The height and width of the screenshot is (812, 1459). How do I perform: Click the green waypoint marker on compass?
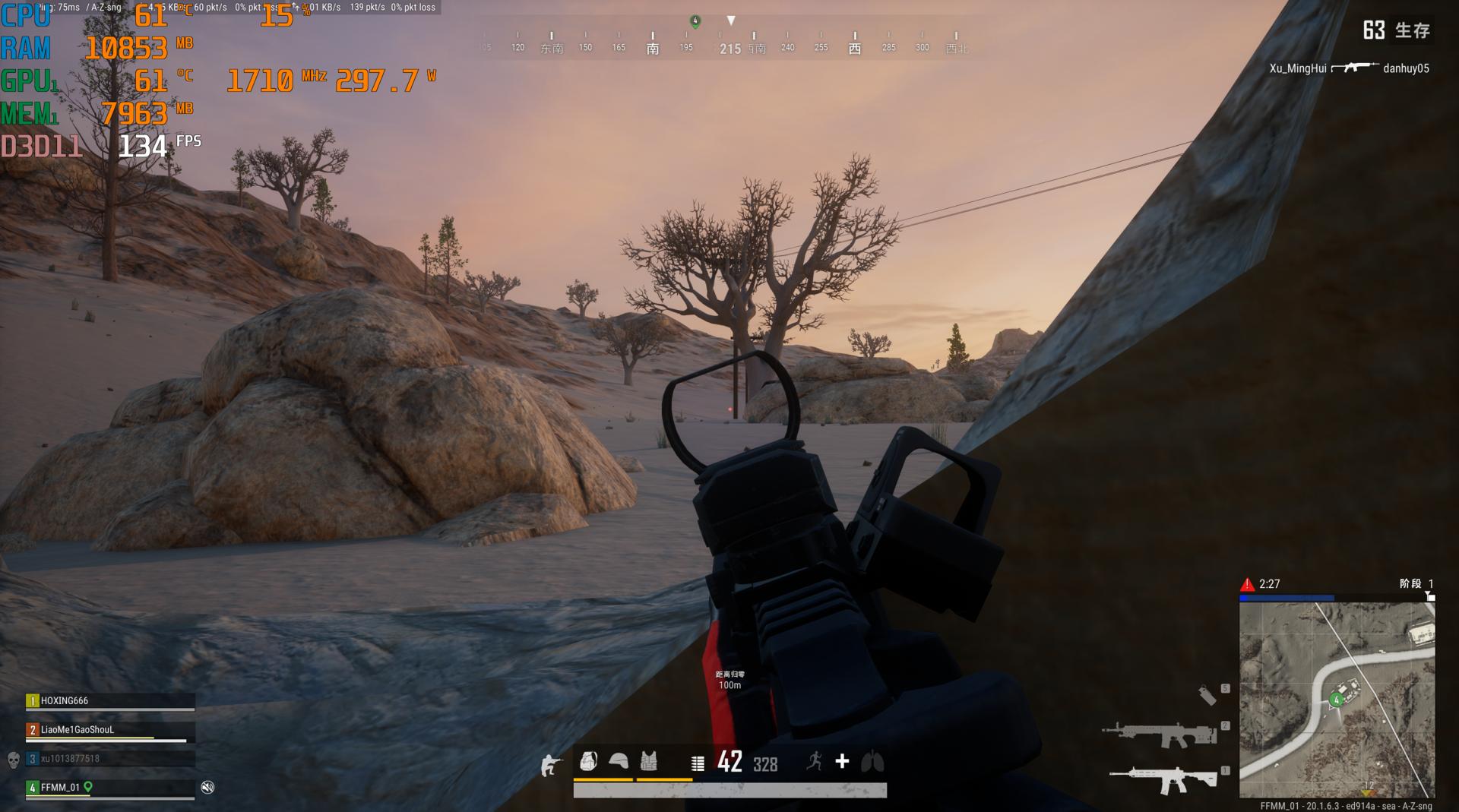(695, 21)
